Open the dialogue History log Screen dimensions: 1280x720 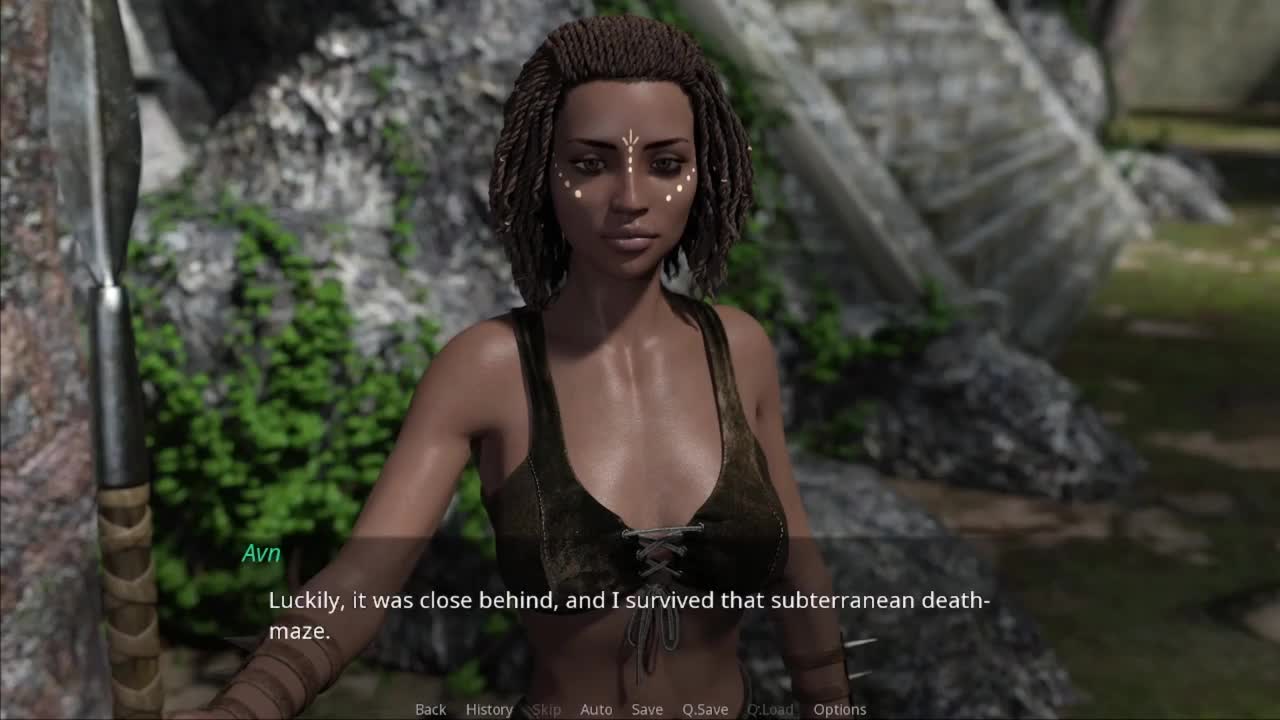tap(489, 709)
